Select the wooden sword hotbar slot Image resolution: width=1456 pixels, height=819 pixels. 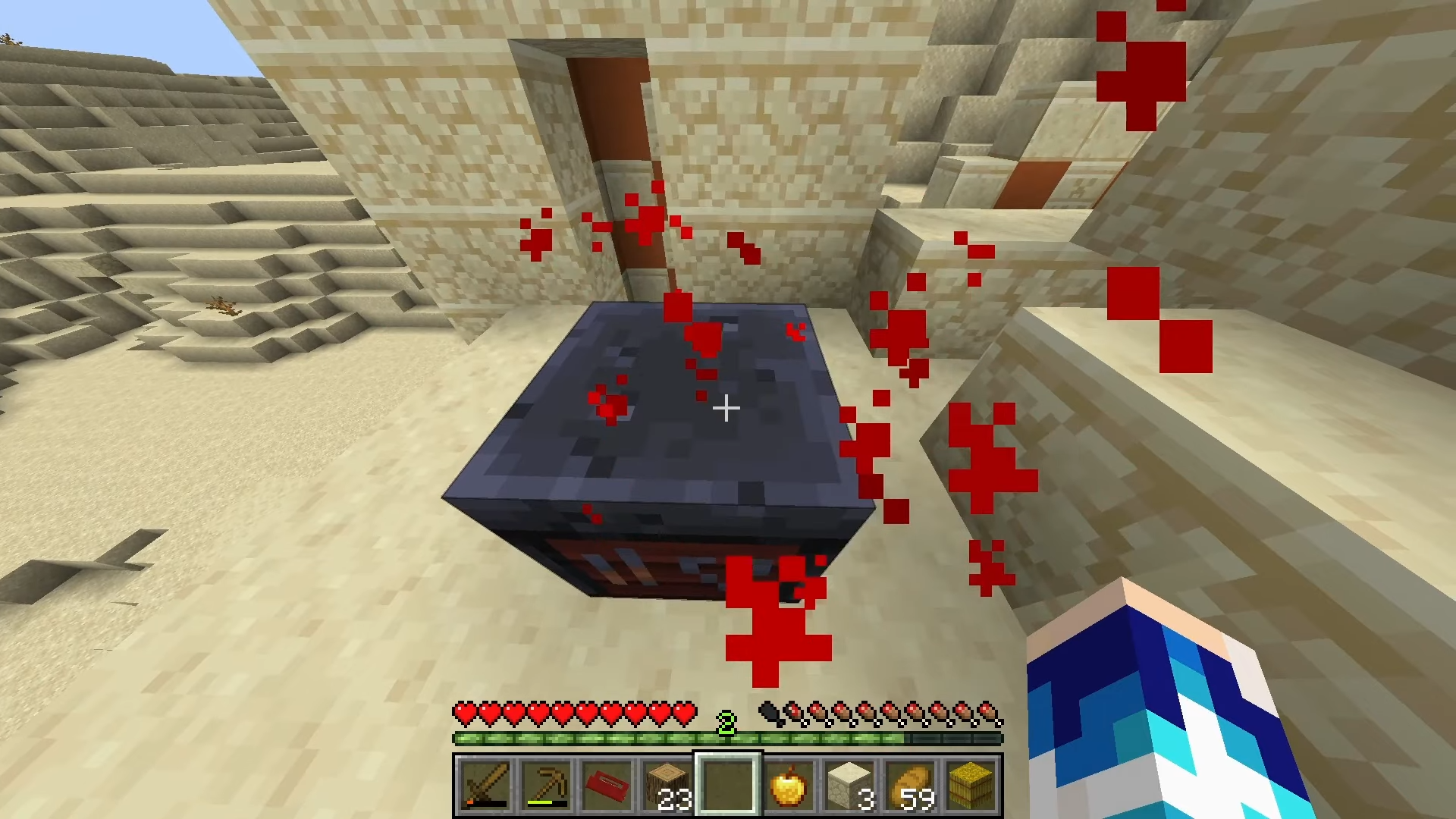[x=485, y=785]
